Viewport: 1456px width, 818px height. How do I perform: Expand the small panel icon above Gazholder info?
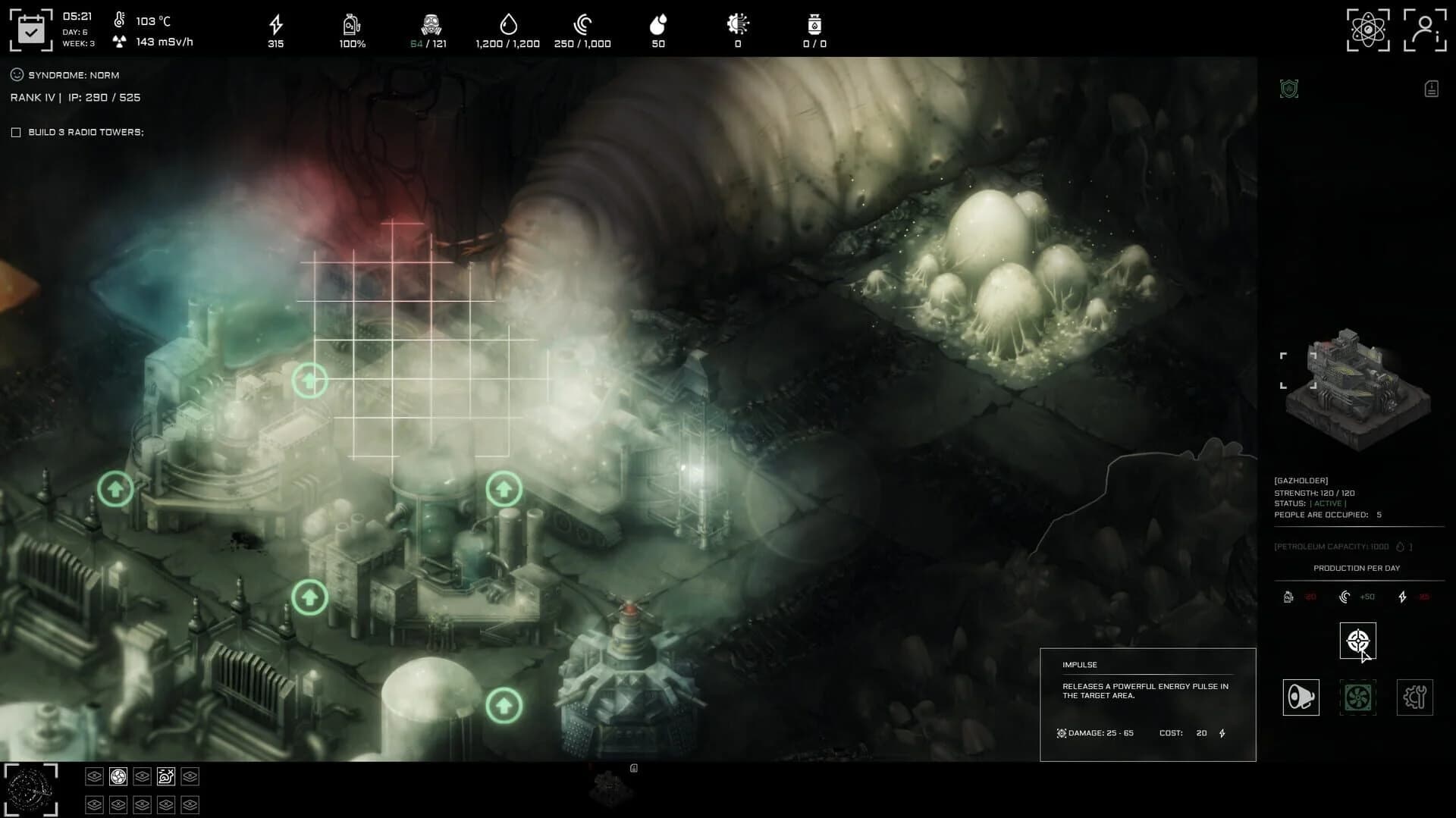point(1430,89)
